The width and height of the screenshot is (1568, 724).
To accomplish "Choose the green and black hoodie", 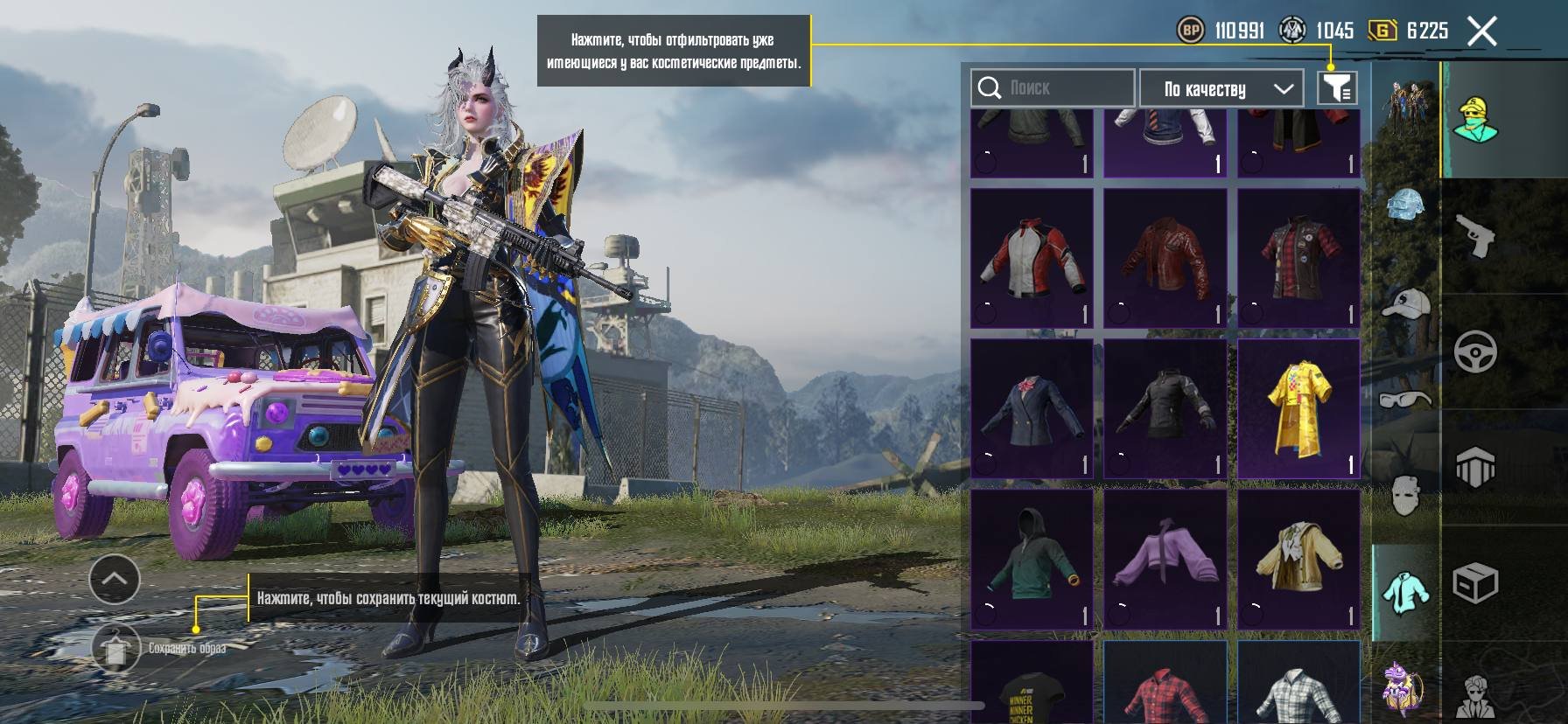I will tap(1032, 560).
